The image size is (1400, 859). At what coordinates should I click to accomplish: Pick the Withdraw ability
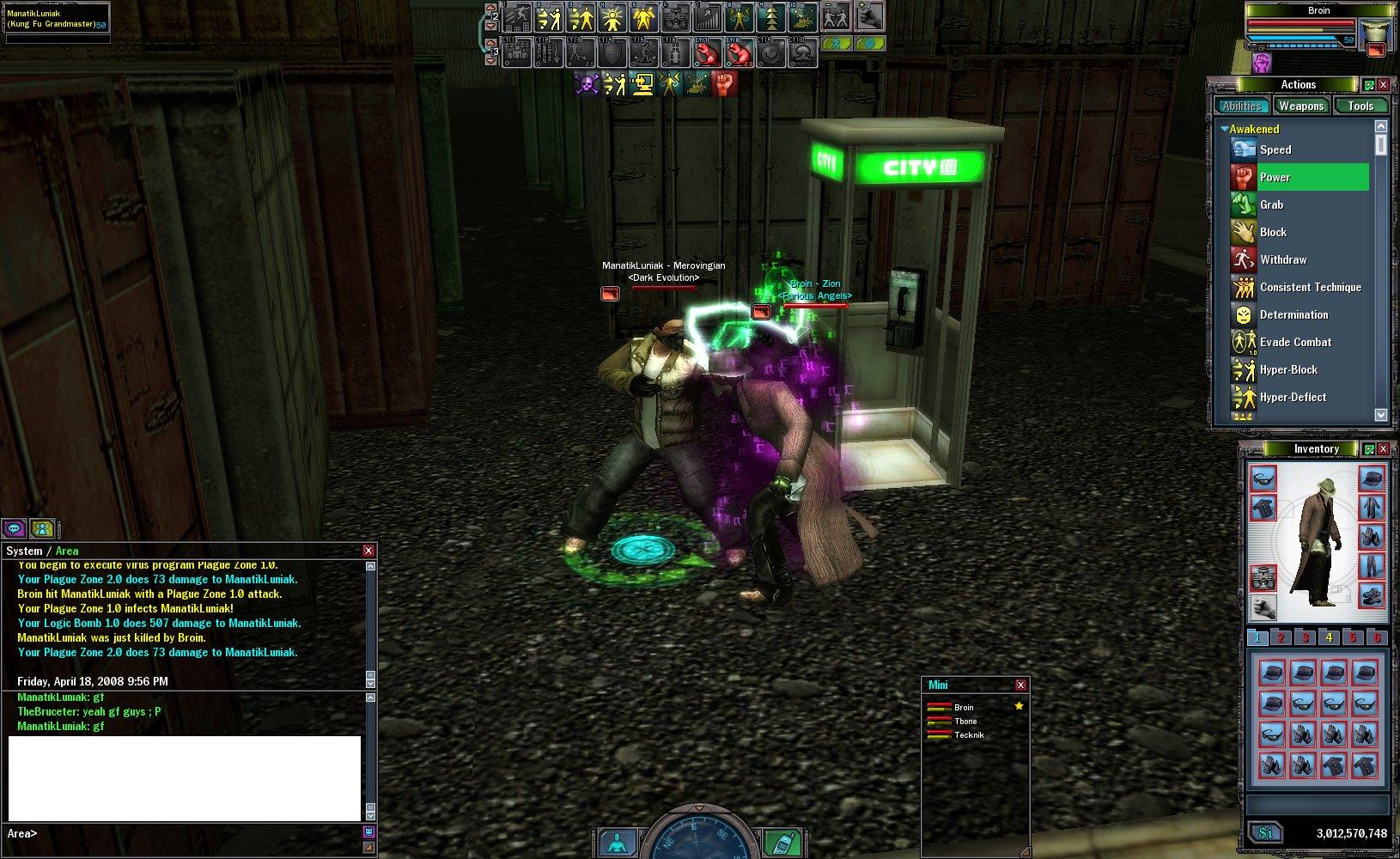pos(1283,259)
